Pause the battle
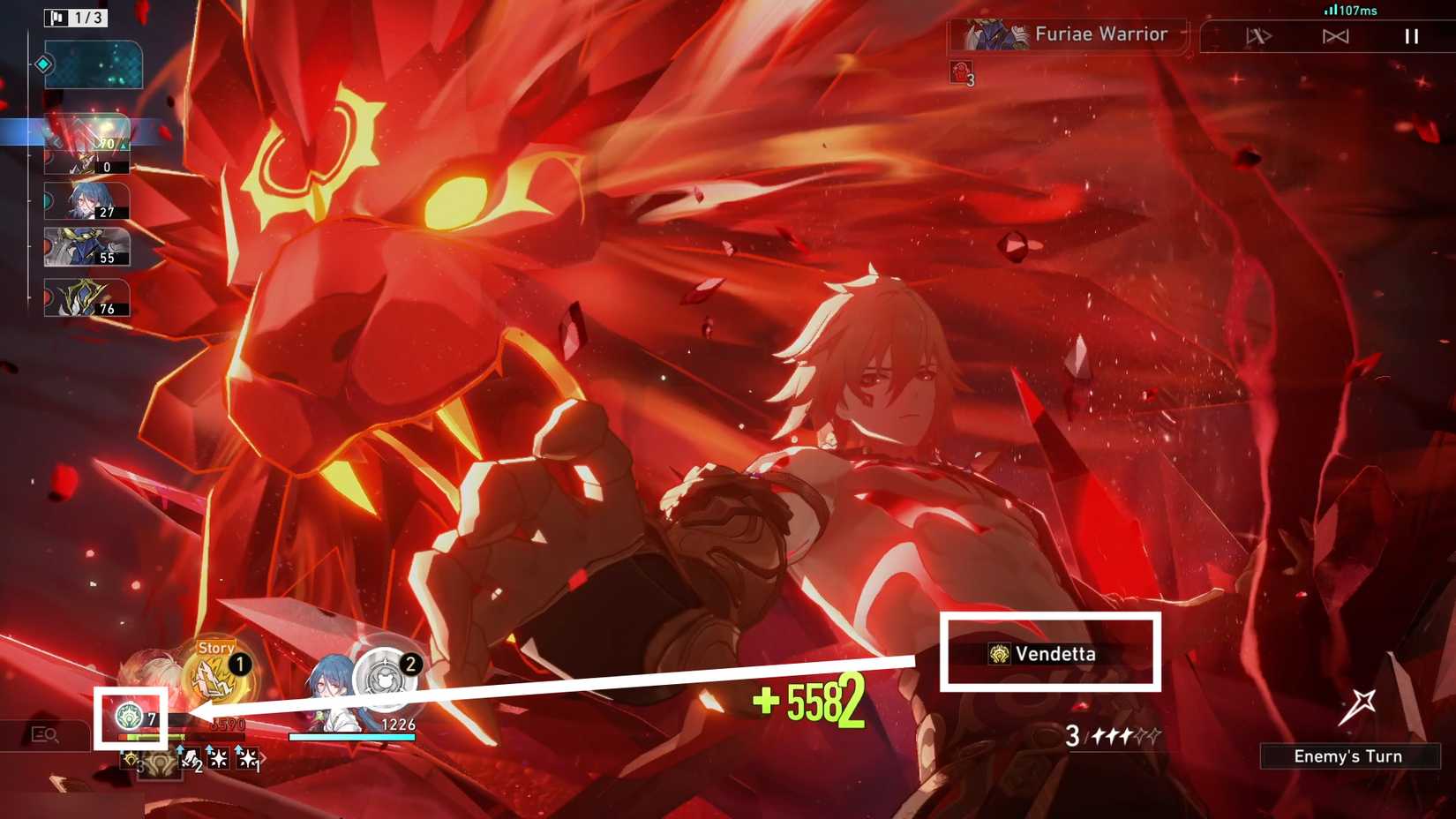The image size is (1456, 819). click(1410, 36)
